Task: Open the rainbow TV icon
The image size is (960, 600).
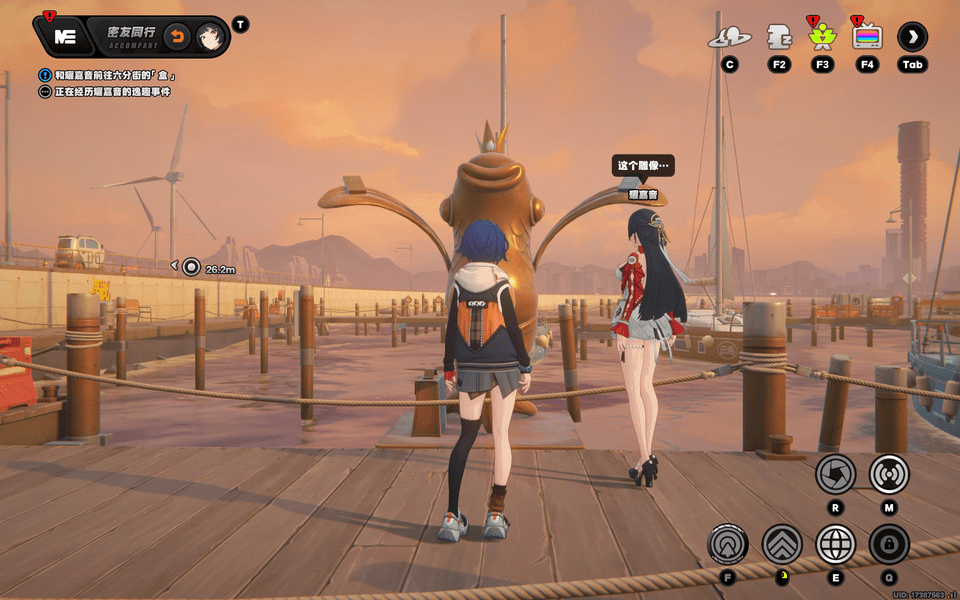Action: click(x=867, y=38)
